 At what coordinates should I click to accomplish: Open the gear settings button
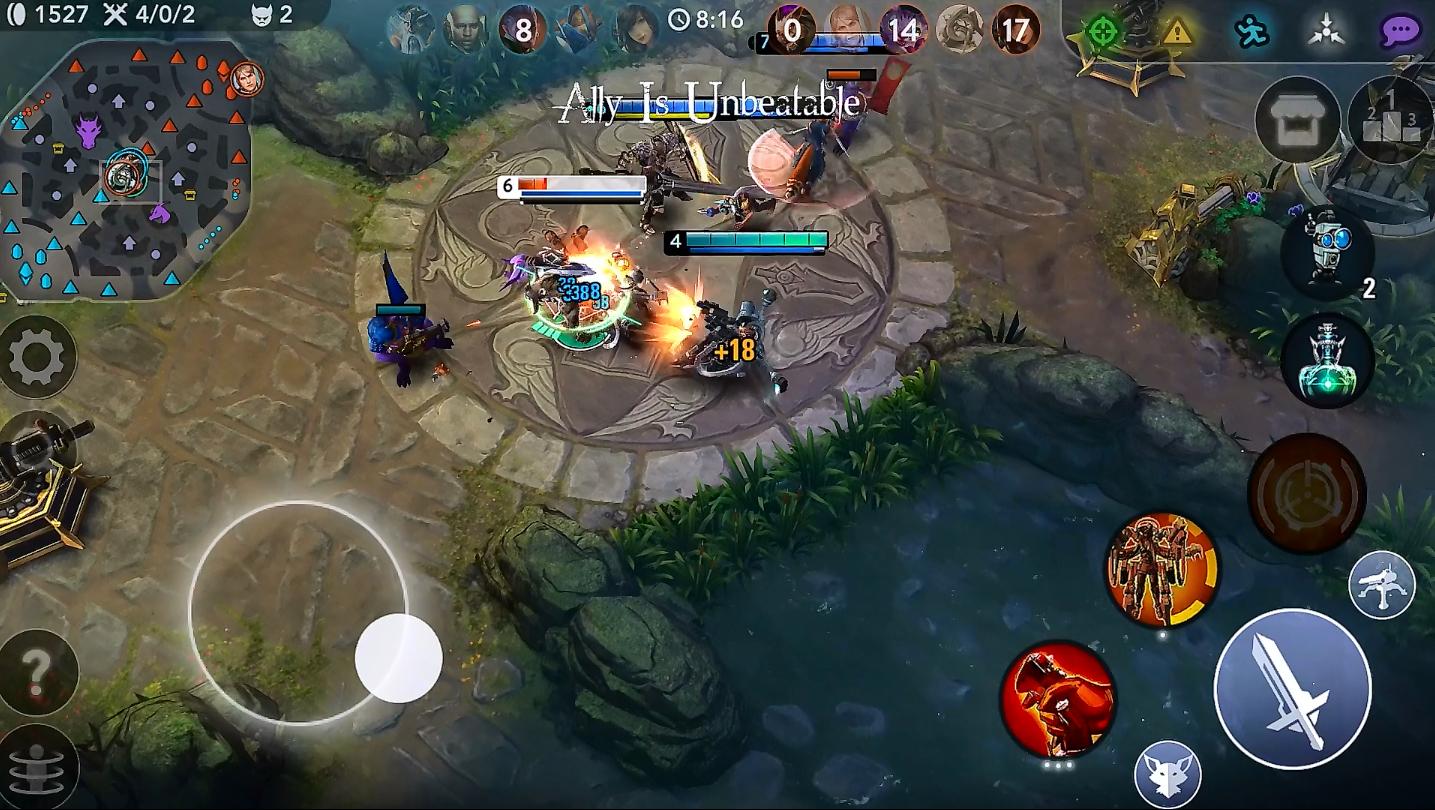(37, 356)
